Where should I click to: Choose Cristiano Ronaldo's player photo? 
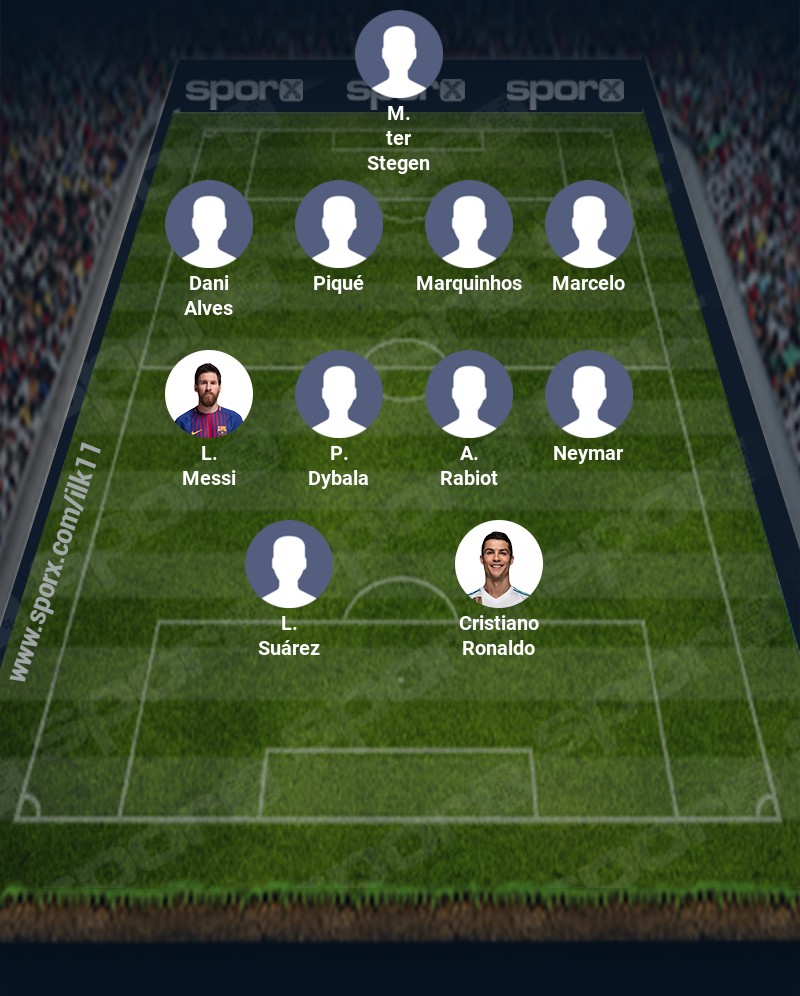pos(499,564)
